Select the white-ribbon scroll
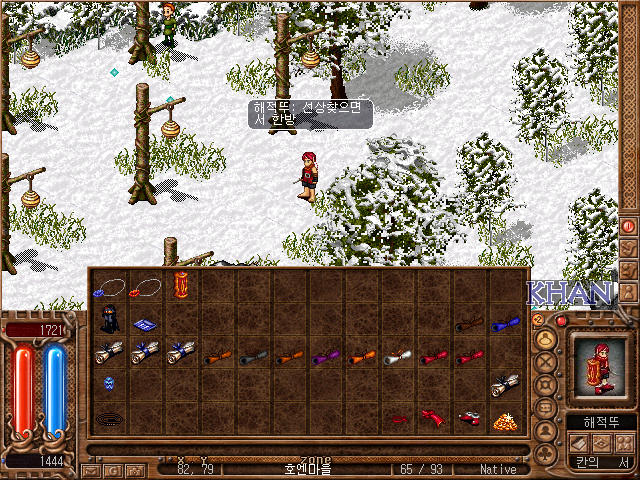The height and width of the screenshot is (480, 640). pos(398,355)
